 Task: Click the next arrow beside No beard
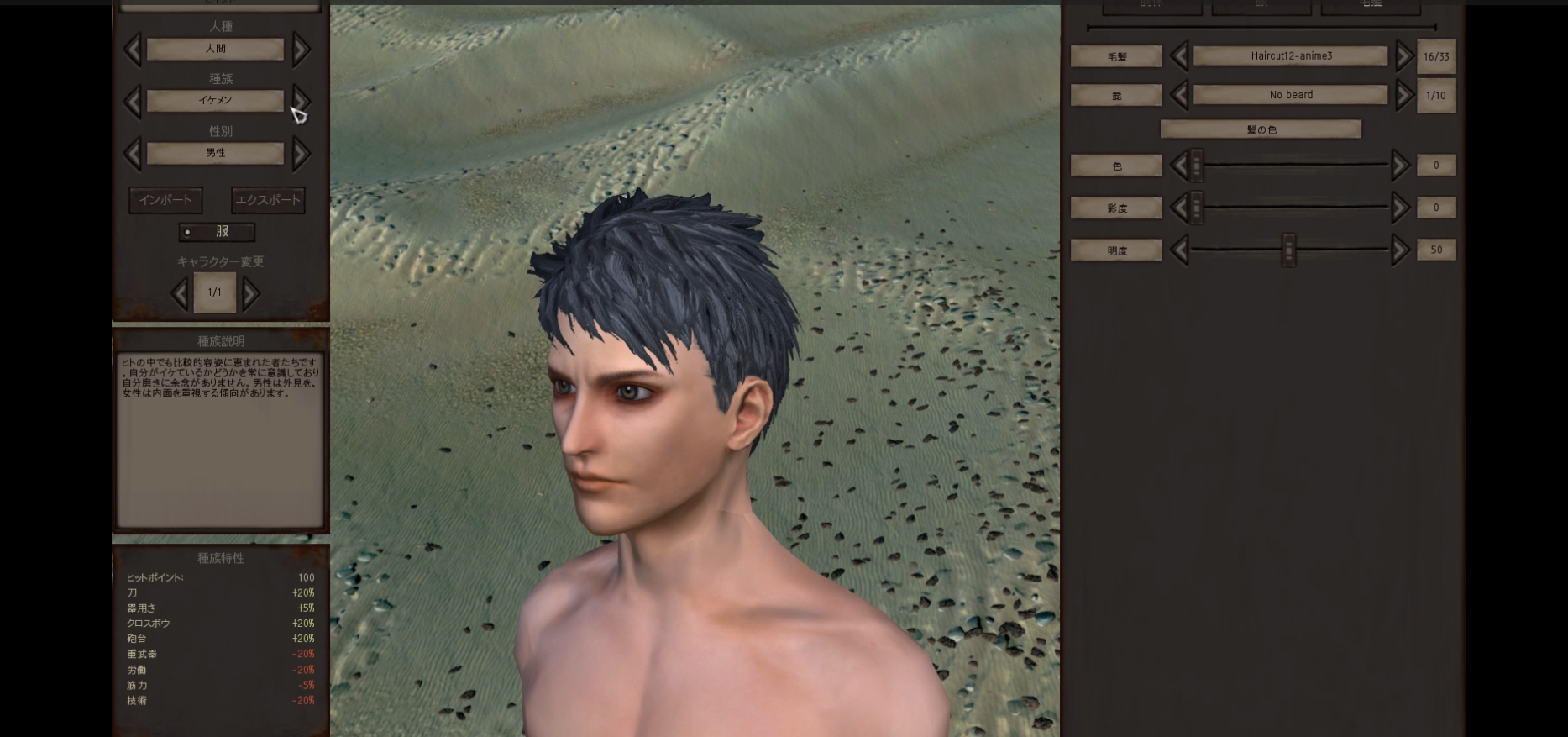[x=1403, y=95]
